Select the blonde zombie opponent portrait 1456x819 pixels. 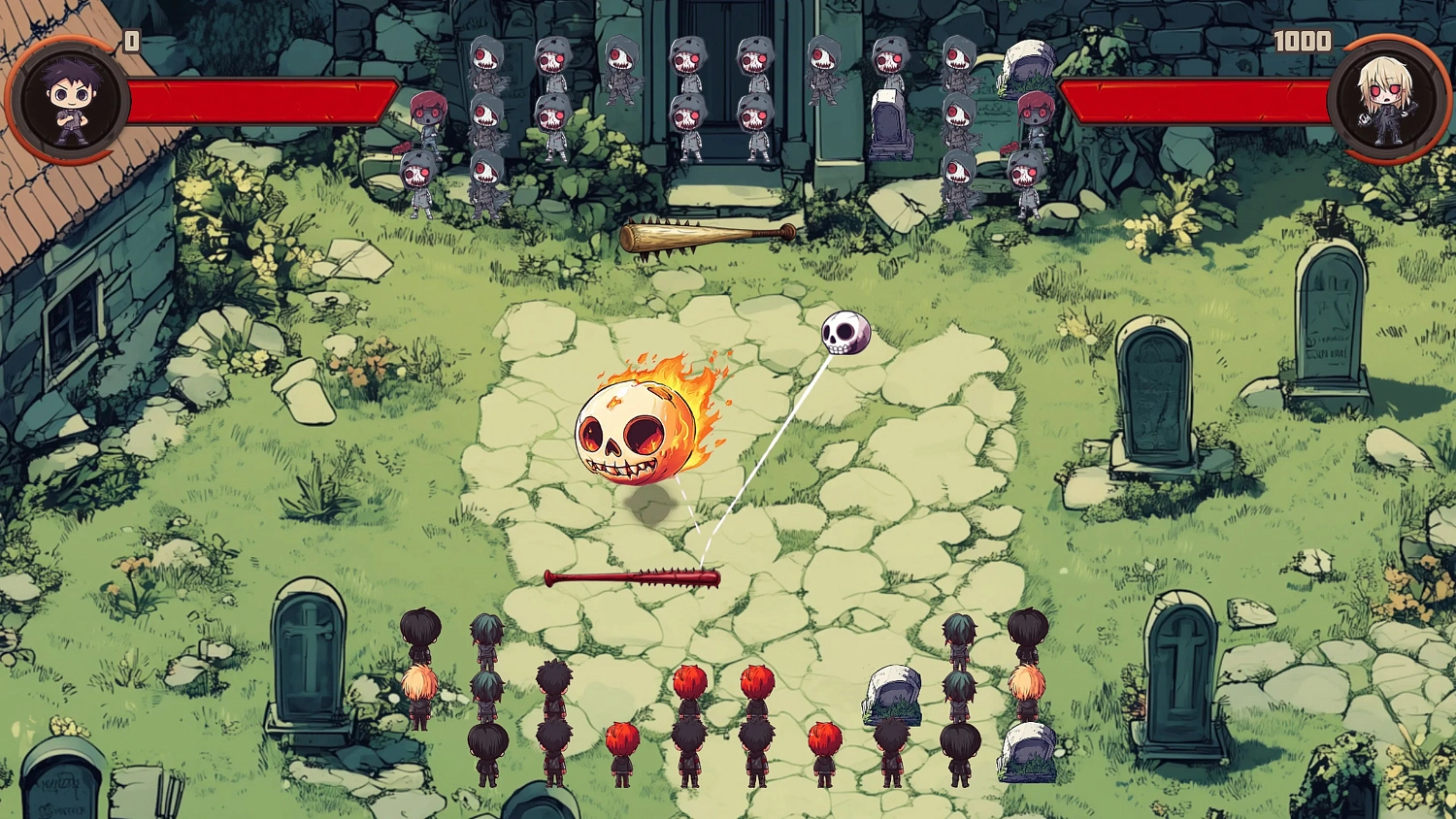(1388, 100)
